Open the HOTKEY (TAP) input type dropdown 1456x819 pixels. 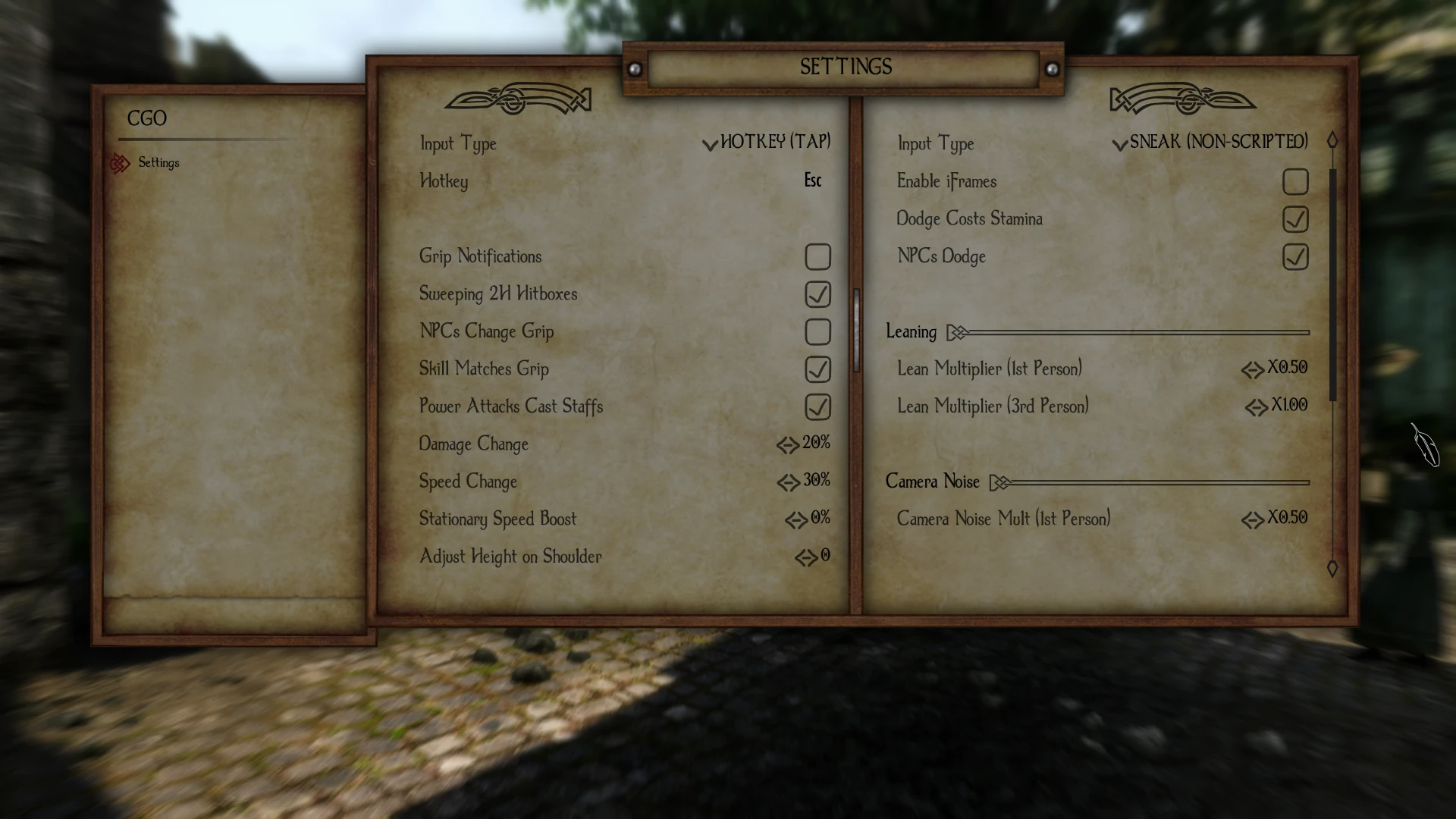(x=767, y=142)
